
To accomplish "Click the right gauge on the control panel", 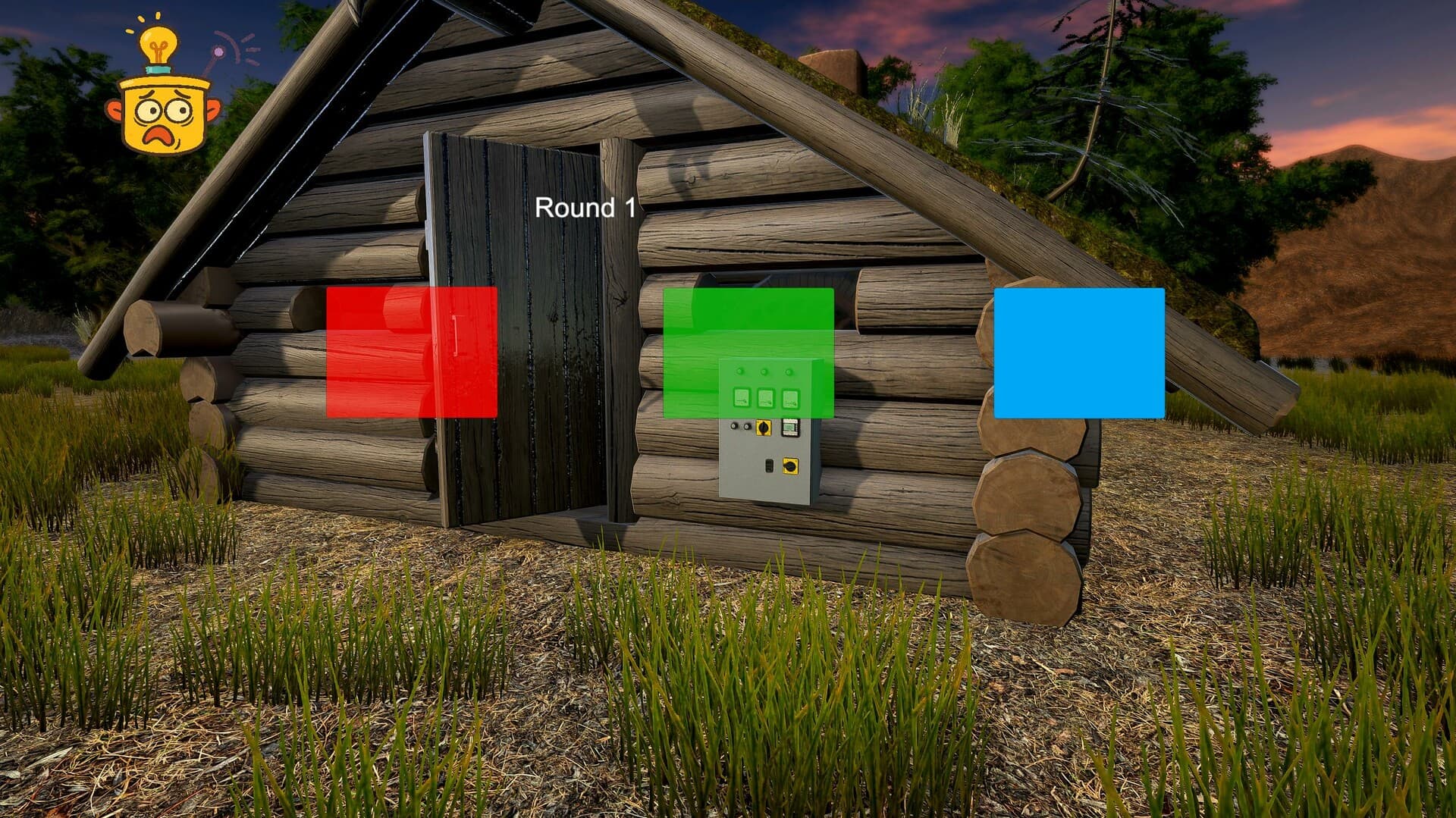I will (x=789, y=398).
